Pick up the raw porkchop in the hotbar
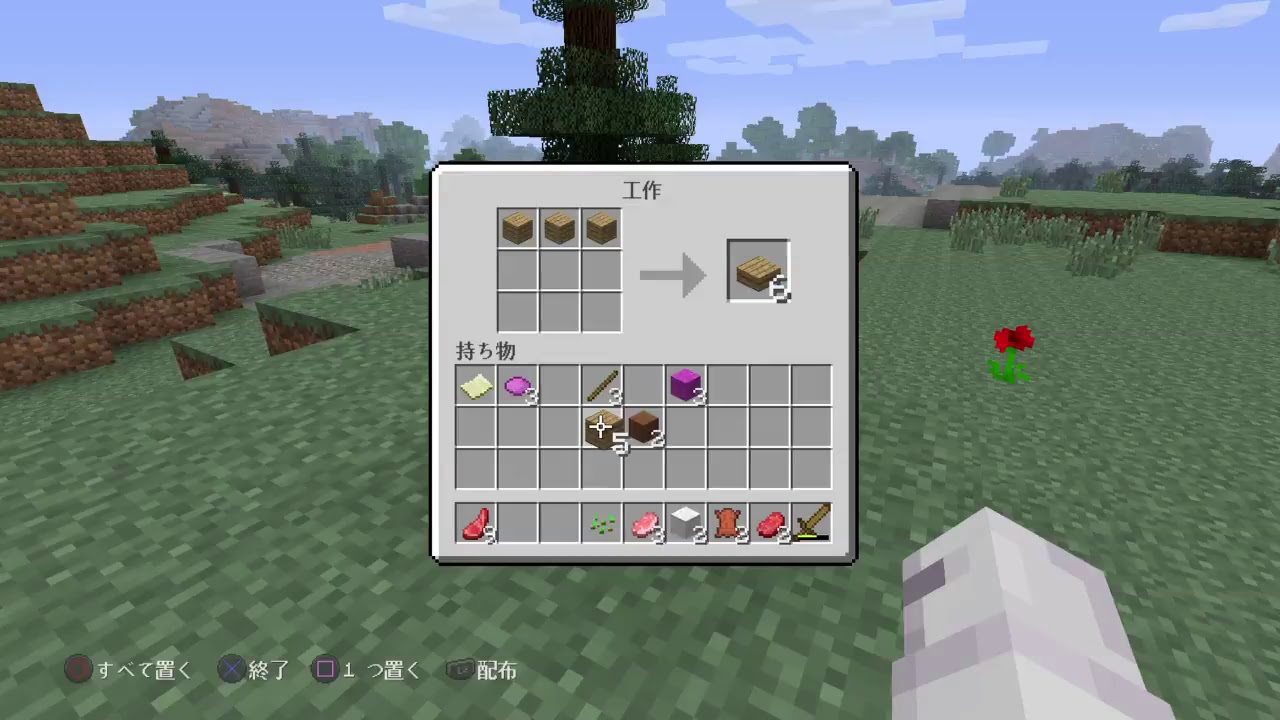Screen dimensions: 1280x720 tap(643, 523)
